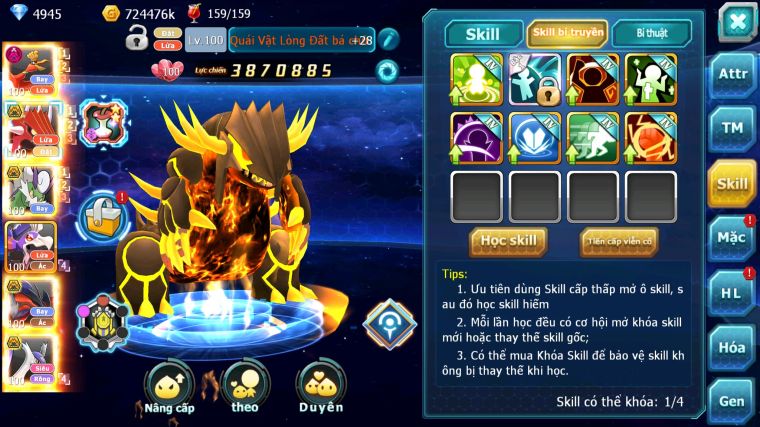This screenshot has width=760, height=427.
Task: Open the Attr side tab
Action: 732,75
